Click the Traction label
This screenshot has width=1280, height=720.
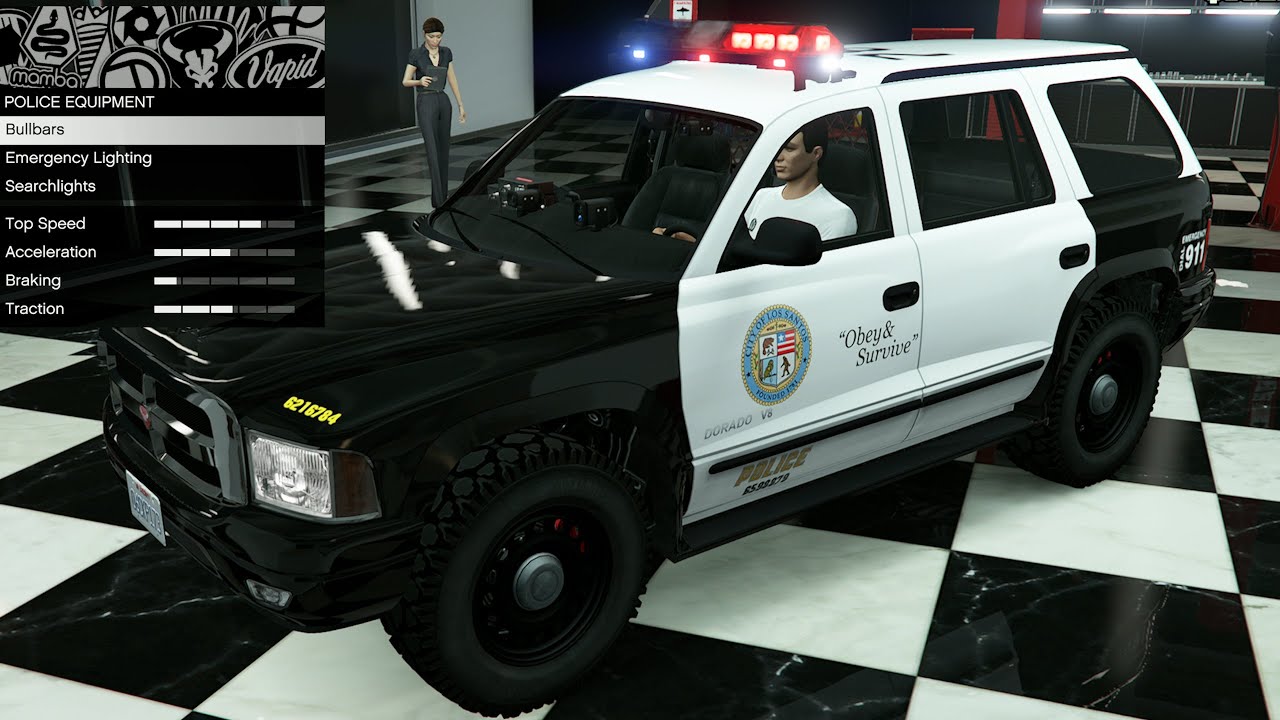coord(35,308)
